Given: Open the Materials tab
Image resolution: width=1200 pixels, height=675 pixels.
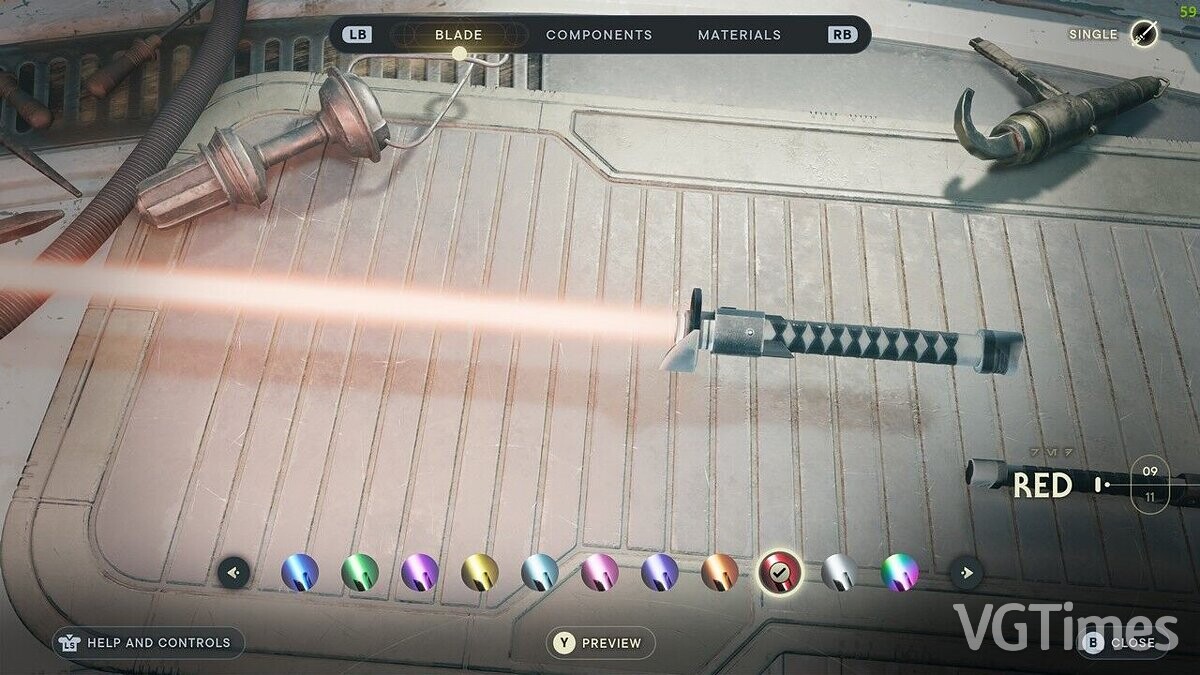Looking at the screenshot, I should click(739, 35).
